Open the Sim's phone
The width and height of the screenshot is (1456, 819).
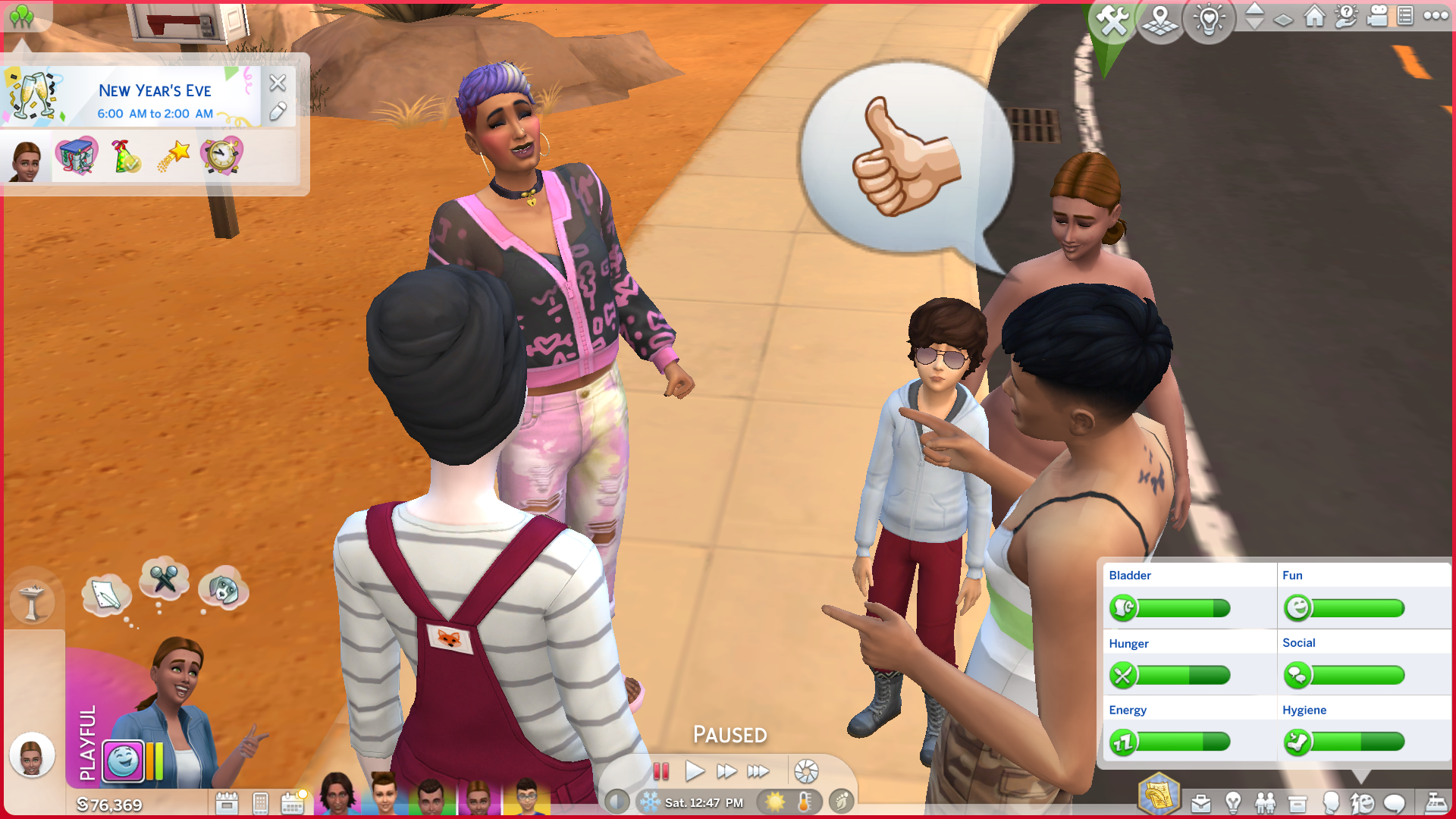pos(260,803)
